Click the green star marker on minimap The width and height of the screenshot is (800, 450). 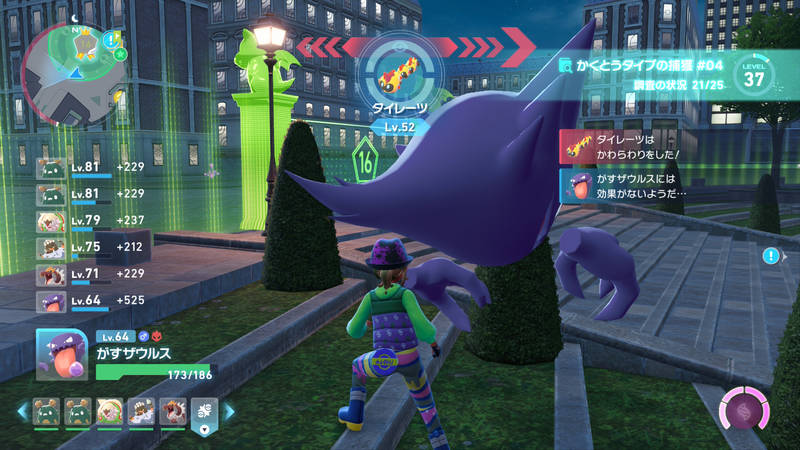click(x=120, y=53)
